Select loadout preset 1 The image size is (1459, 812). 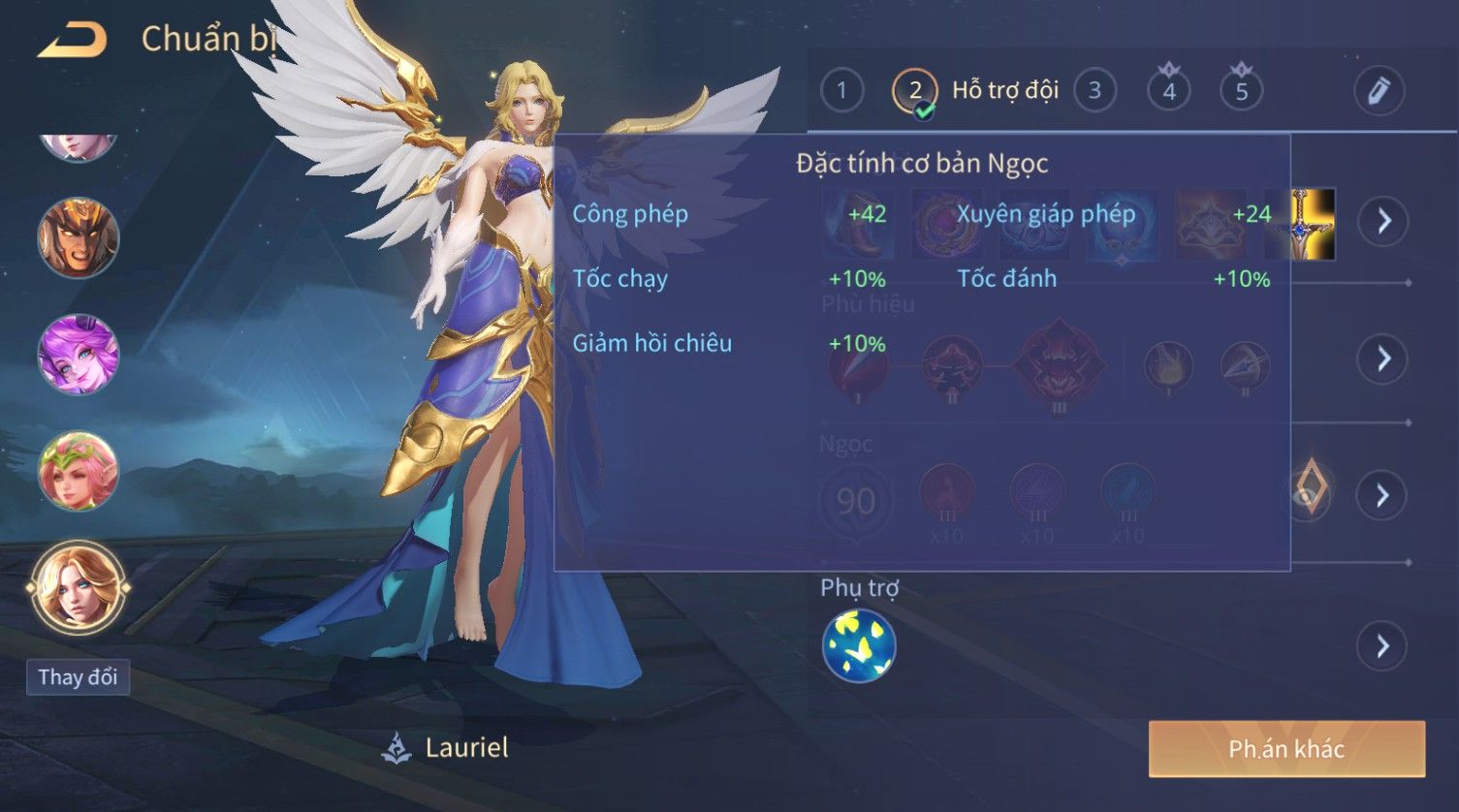point(841,91)
